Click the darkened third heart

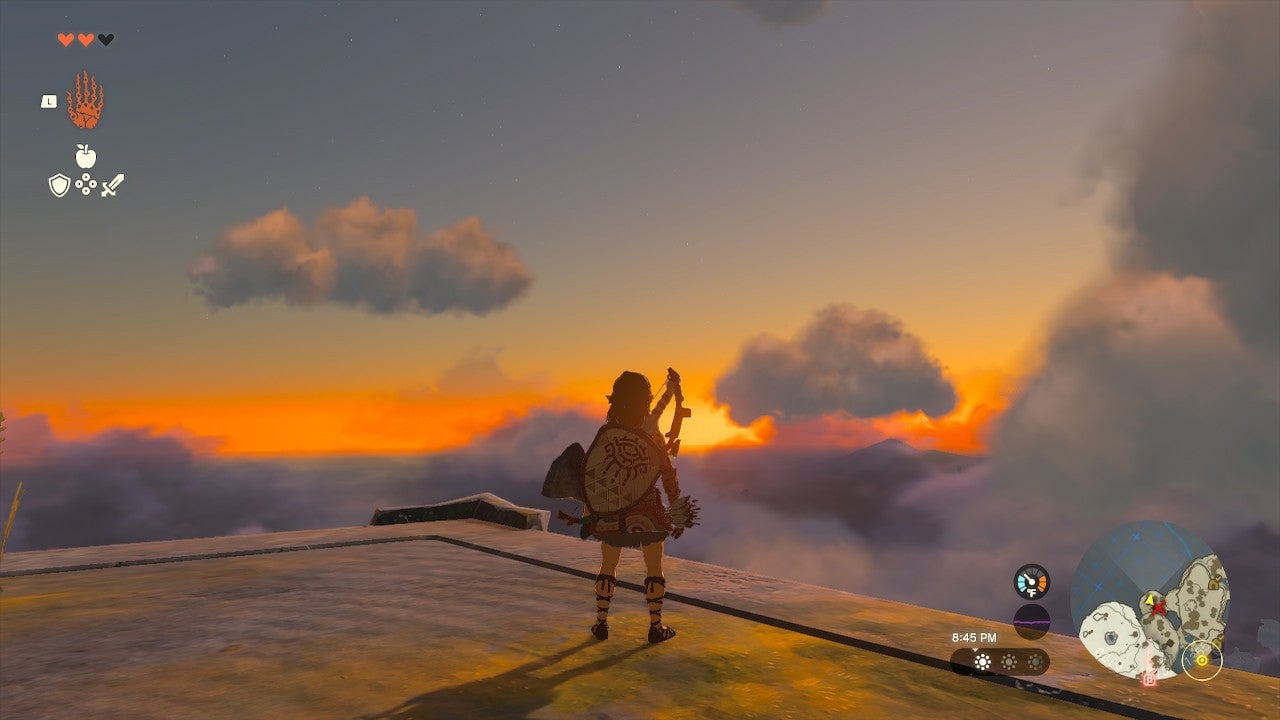pos(105,39)
